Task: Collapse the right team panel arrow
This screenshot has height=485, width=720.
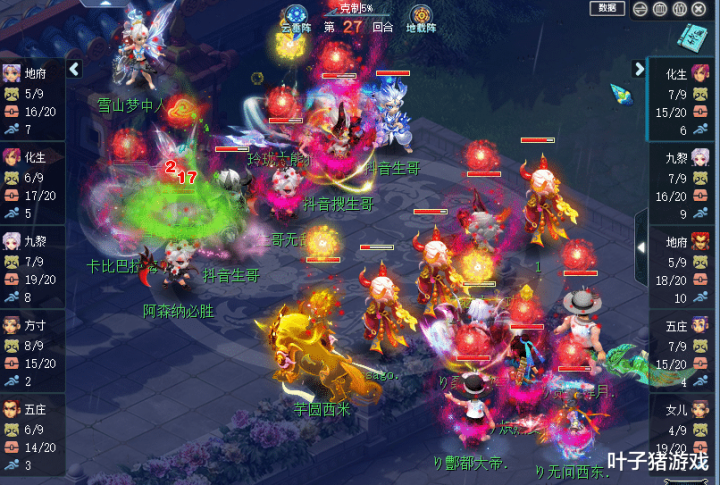Action: click(640, 69)
